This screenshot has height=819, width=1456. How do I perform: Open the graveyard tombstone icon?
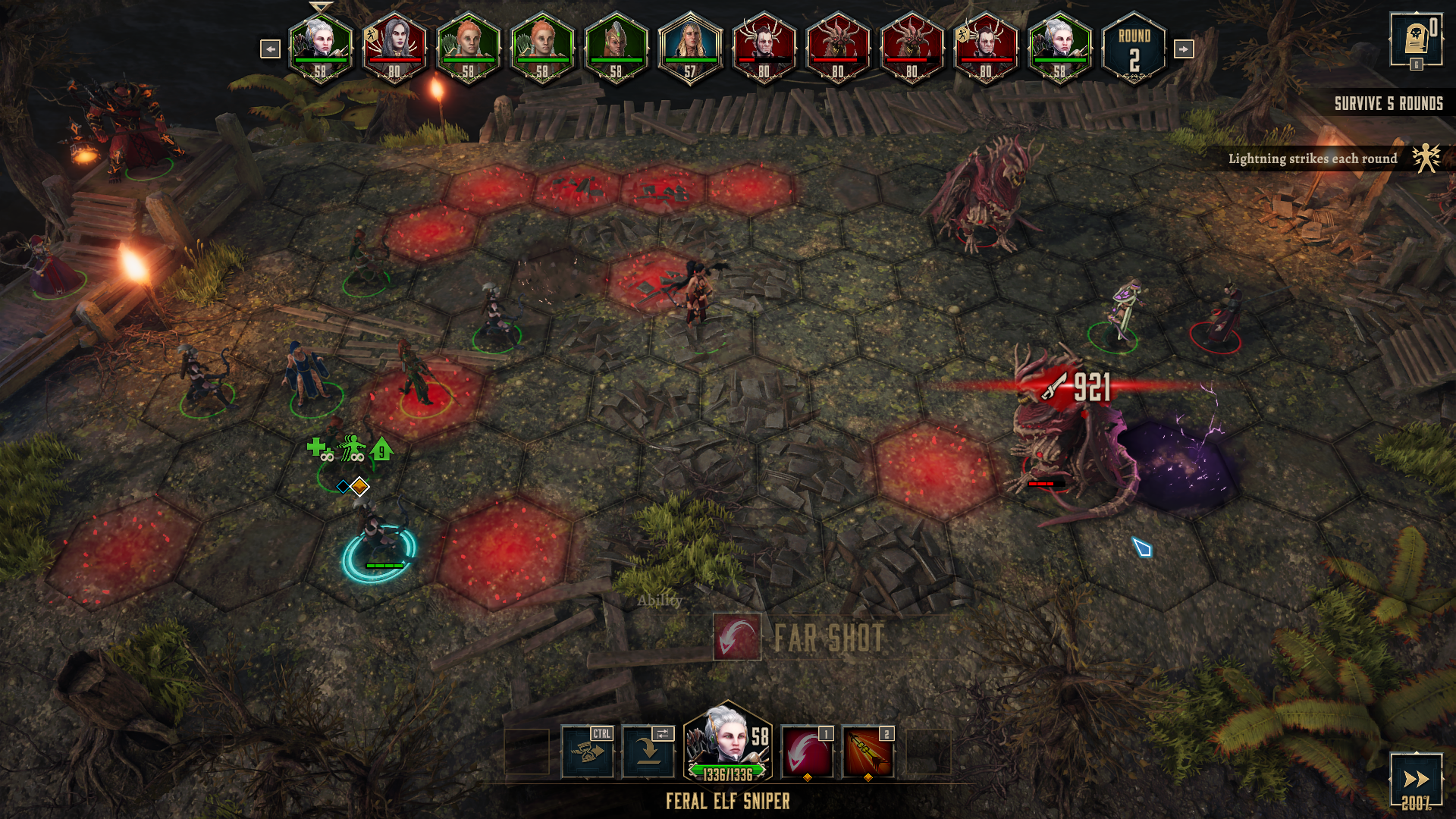pos(1416,39)
